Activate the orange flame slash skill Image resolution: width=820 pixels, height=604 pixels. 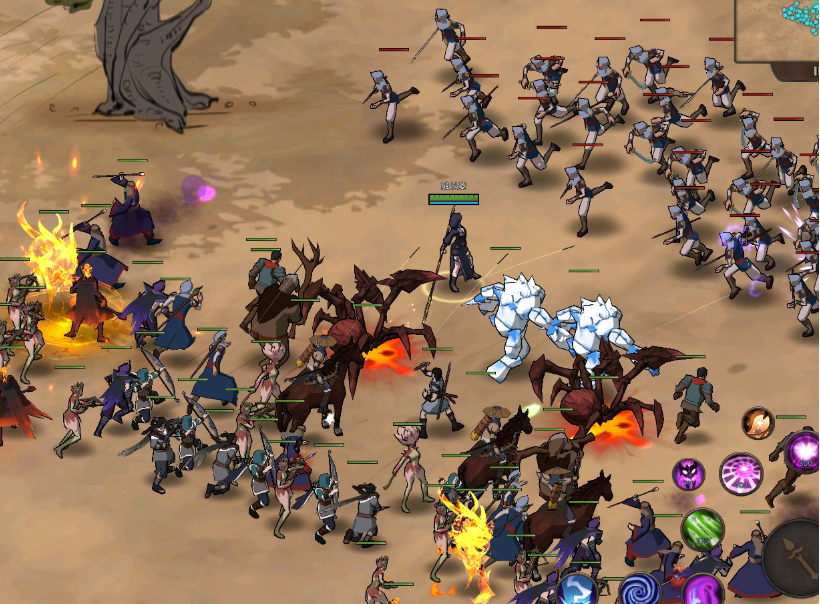[x=757, y=423]
